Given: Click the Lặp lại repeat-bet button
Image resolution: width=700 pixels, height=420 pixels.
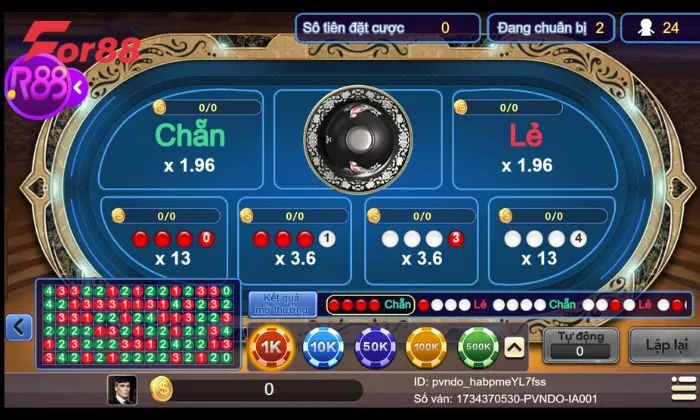Looking at the screenshot, I should (663, 345).
